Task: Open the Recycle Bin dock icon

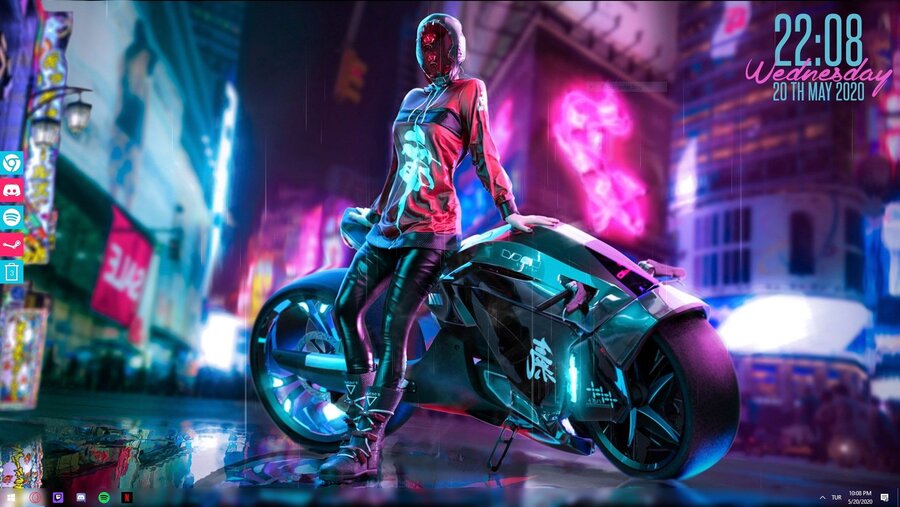Action: pyautogui.click(x=12, y=270)
